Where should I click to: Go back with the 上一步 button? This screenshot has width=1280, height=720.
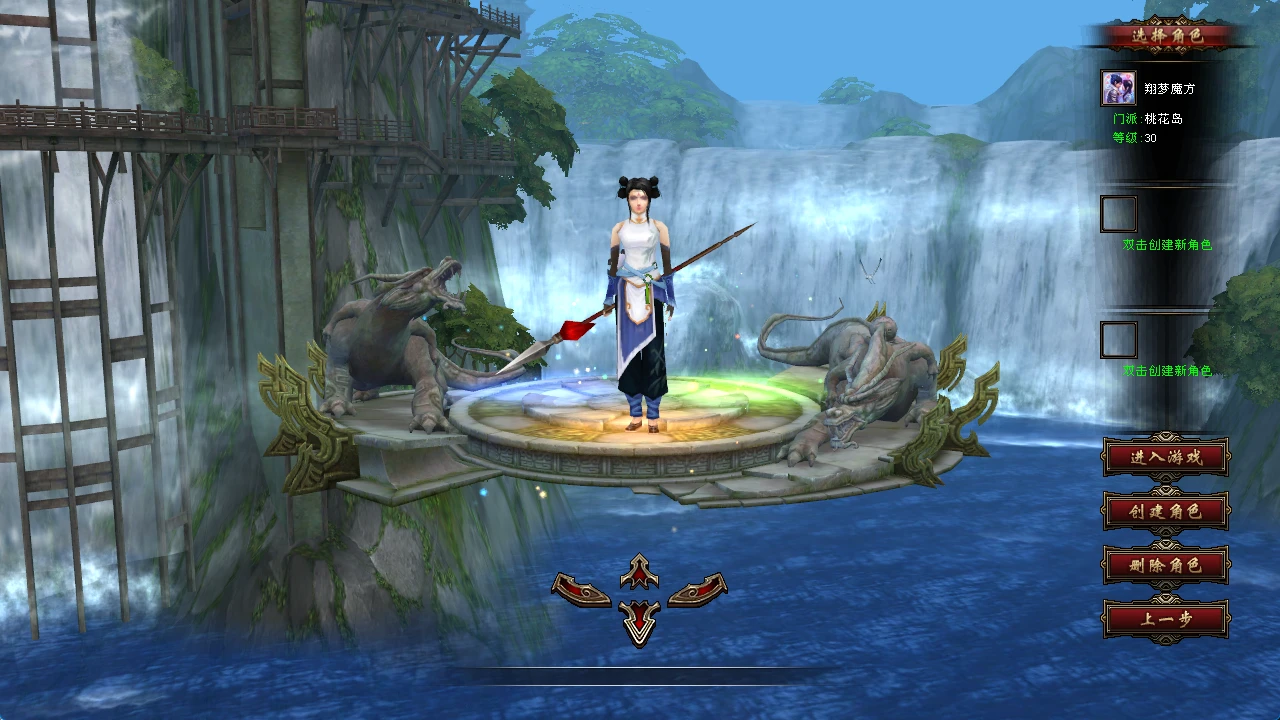point(1165,619)
